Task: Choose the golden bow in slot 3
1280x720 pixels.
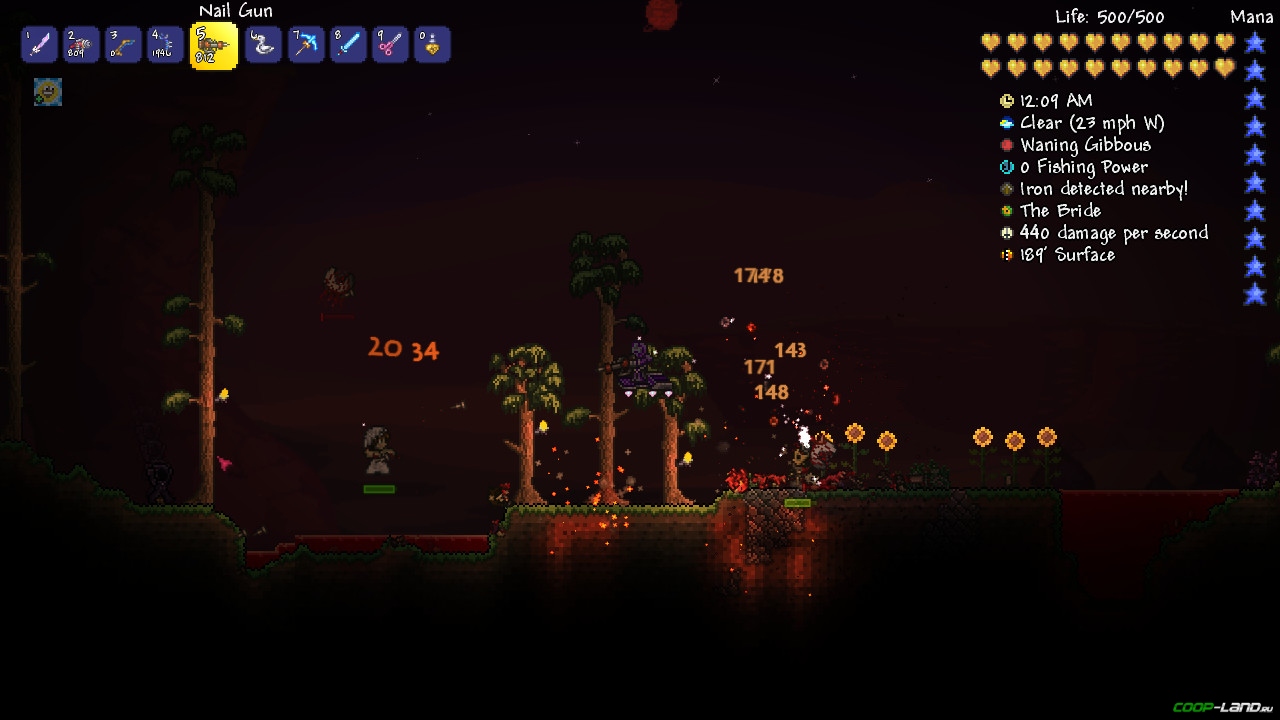Action: pos(123,45)
